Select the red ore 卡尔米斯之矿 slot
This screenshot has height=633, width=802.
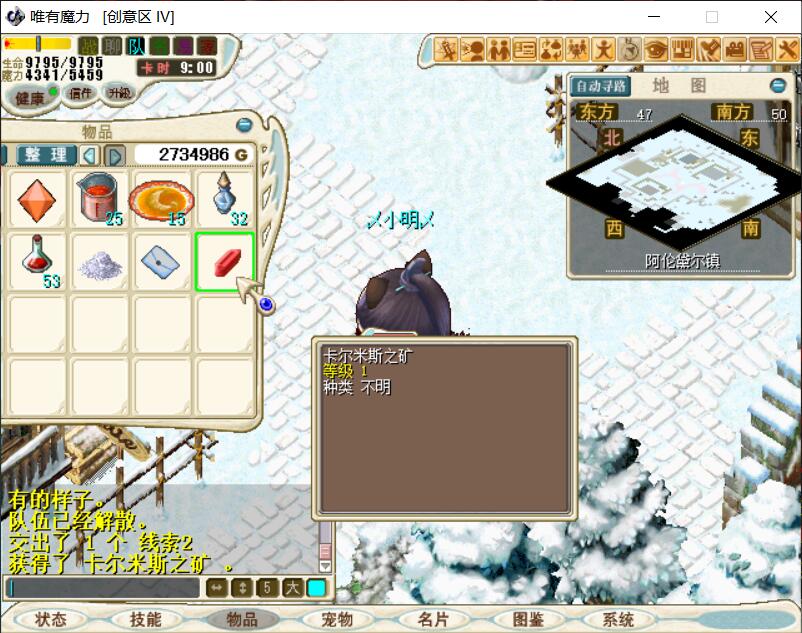[225, 261]
